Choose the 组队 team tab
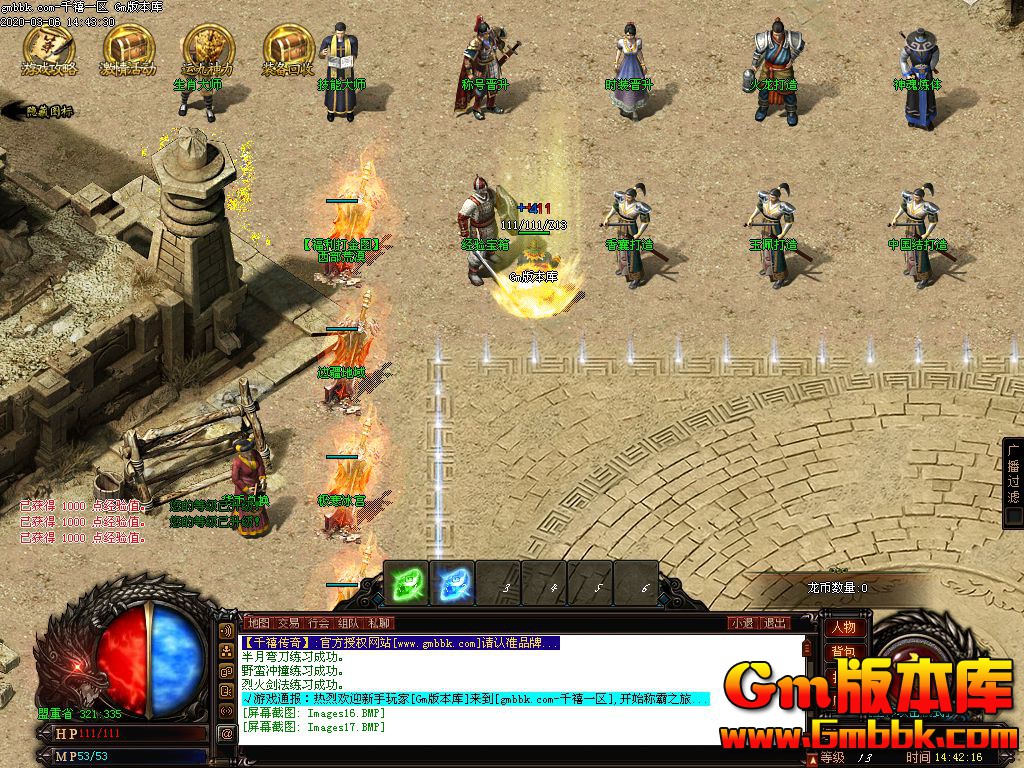The height and width of the screenshot is (768, 1024). click(x=348, y=623)
